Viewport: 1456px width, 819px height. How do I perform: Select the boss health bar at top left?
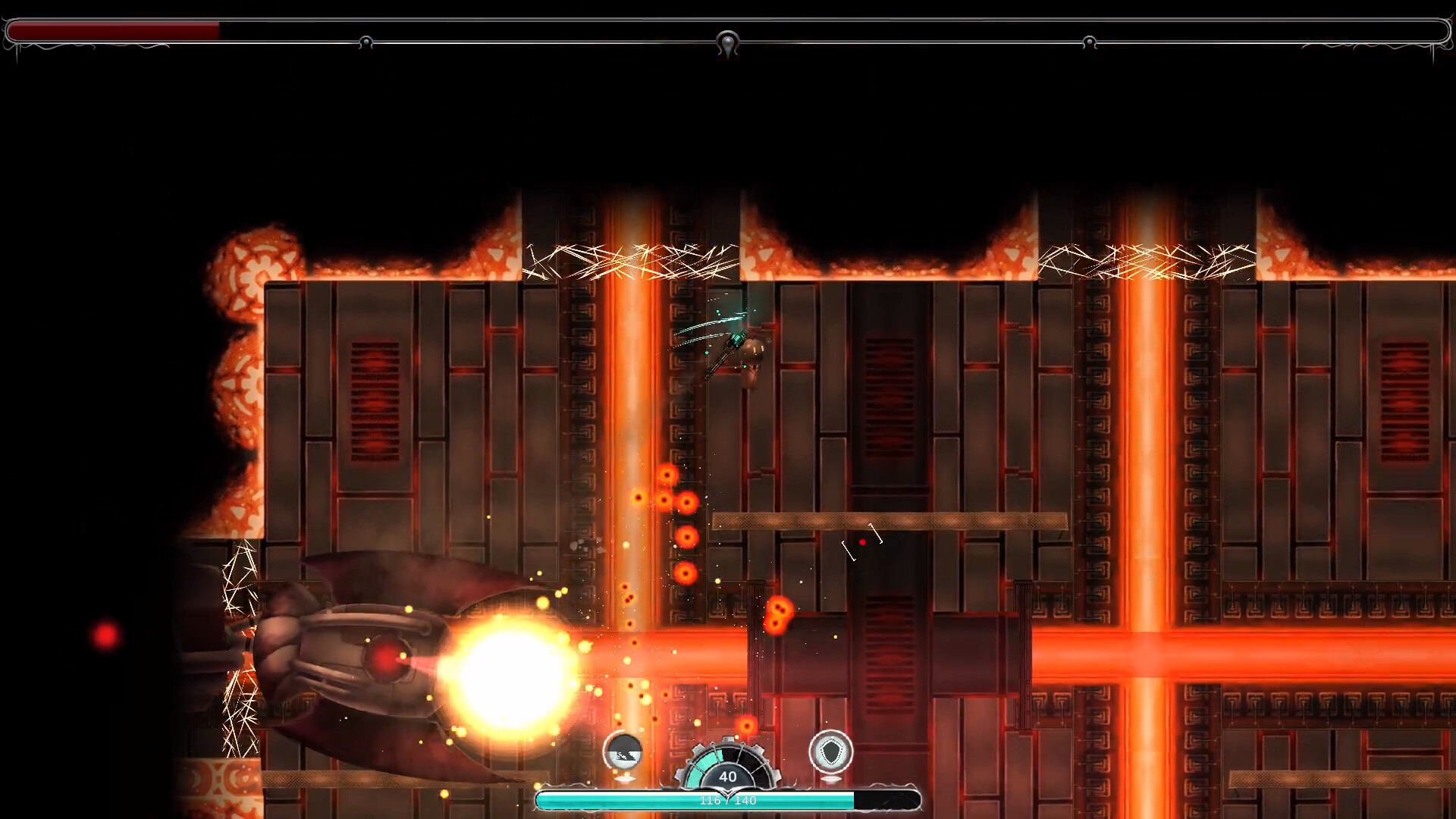[x=114, y=30]
